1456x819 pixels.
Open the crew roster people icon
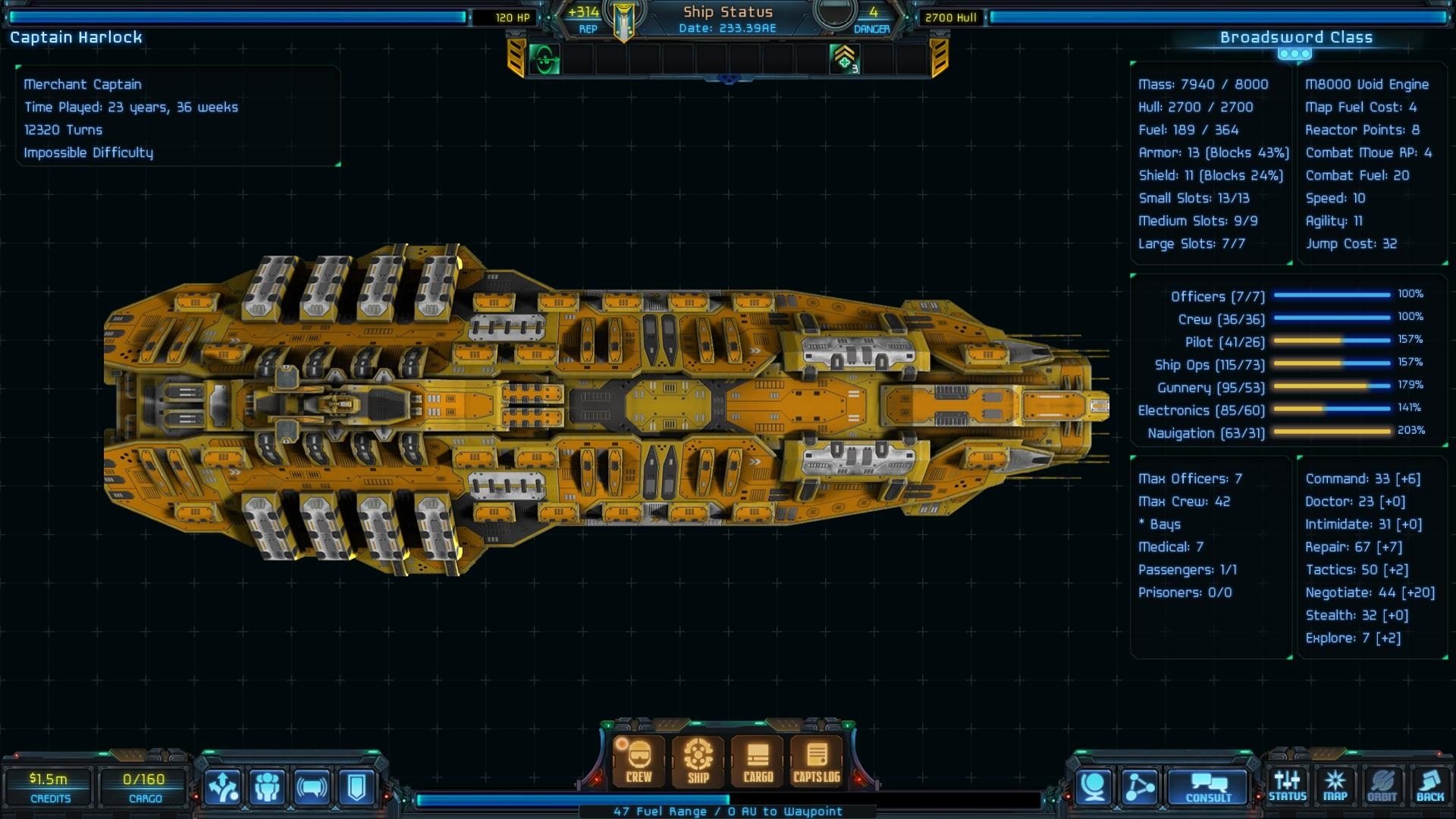coord(267,786)
